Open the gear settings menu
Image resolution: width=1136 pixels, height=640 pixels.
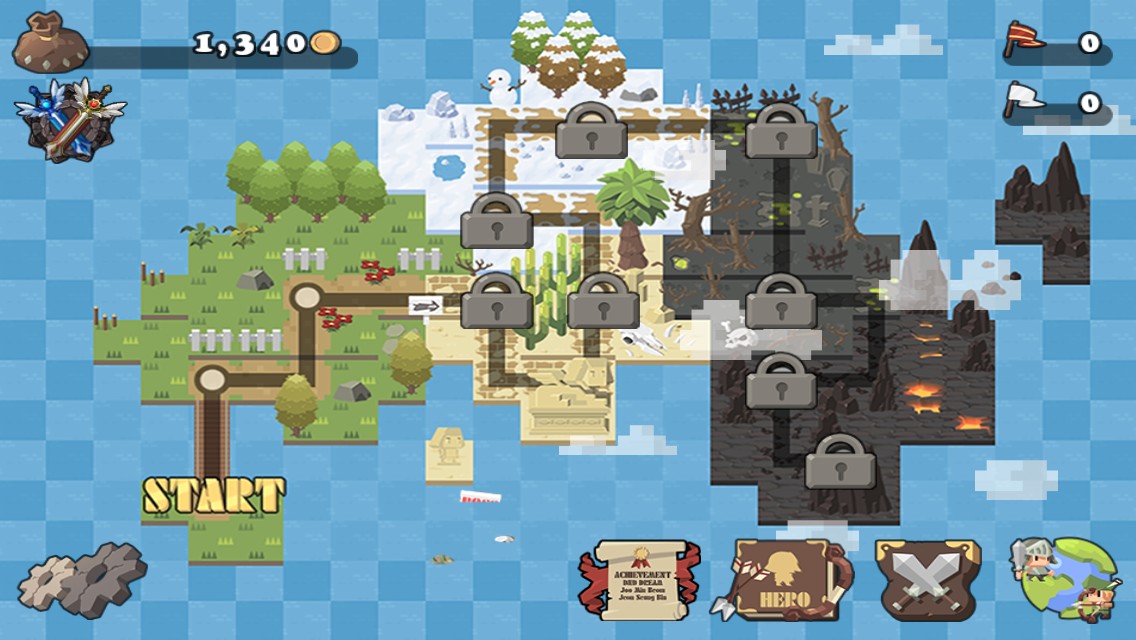click(82, 579)
